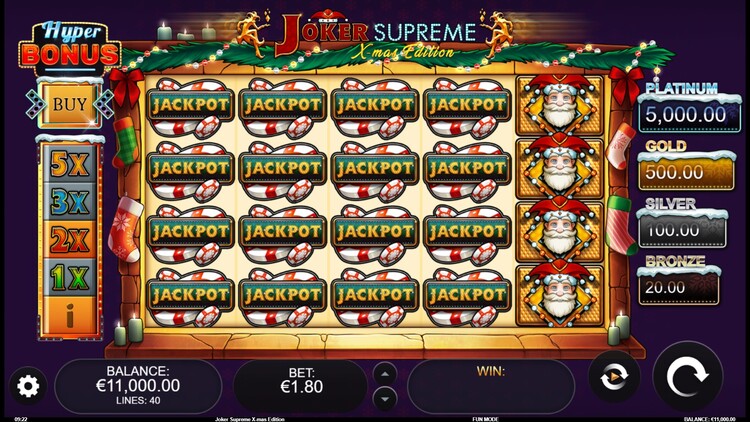Decrease the bet with the down arrow

coord(384,398)
